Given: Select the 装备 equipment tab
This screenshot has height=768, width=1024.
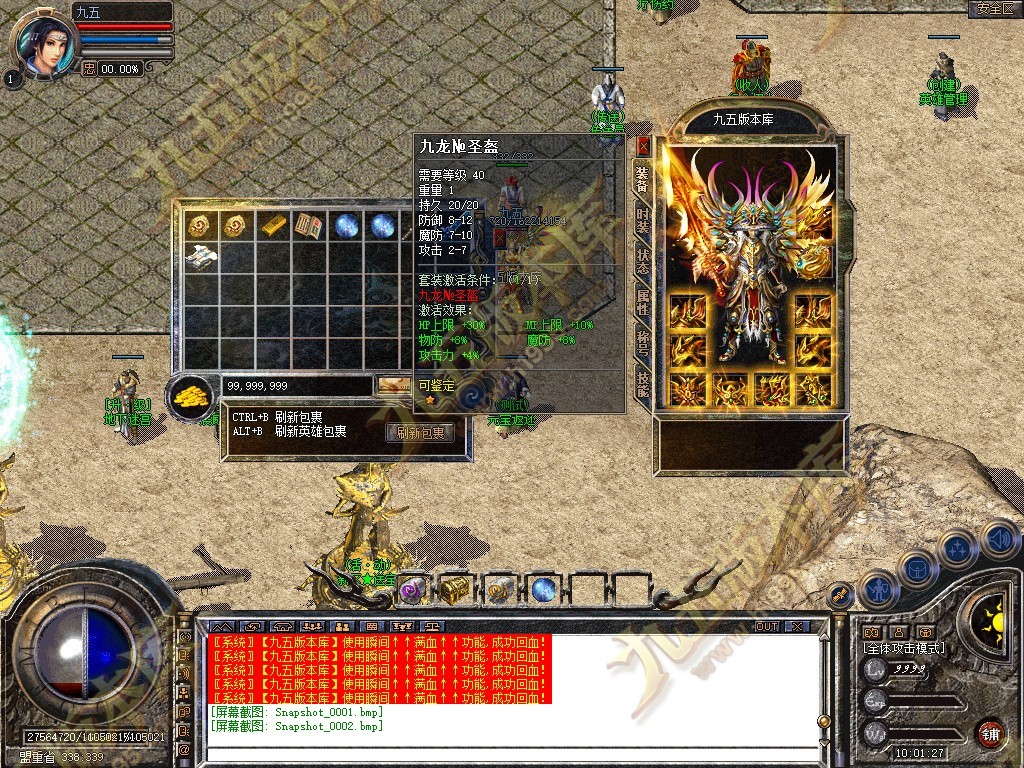Looking at the screenshot, I should pyautogui.click(x=643, y=181).
